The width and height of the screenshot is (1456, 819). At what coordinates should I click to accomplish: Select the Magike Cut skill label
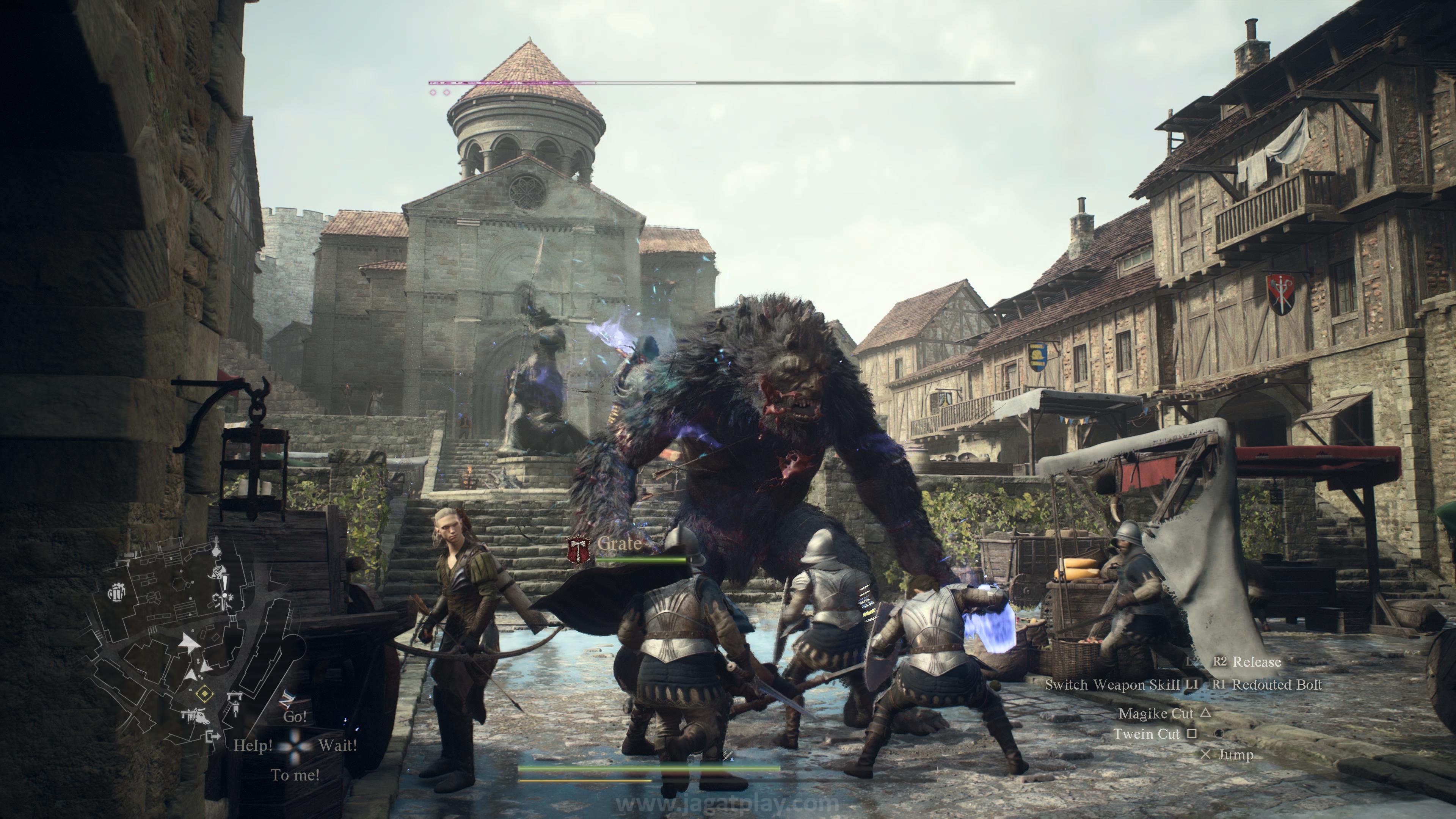coord(1155,713)
